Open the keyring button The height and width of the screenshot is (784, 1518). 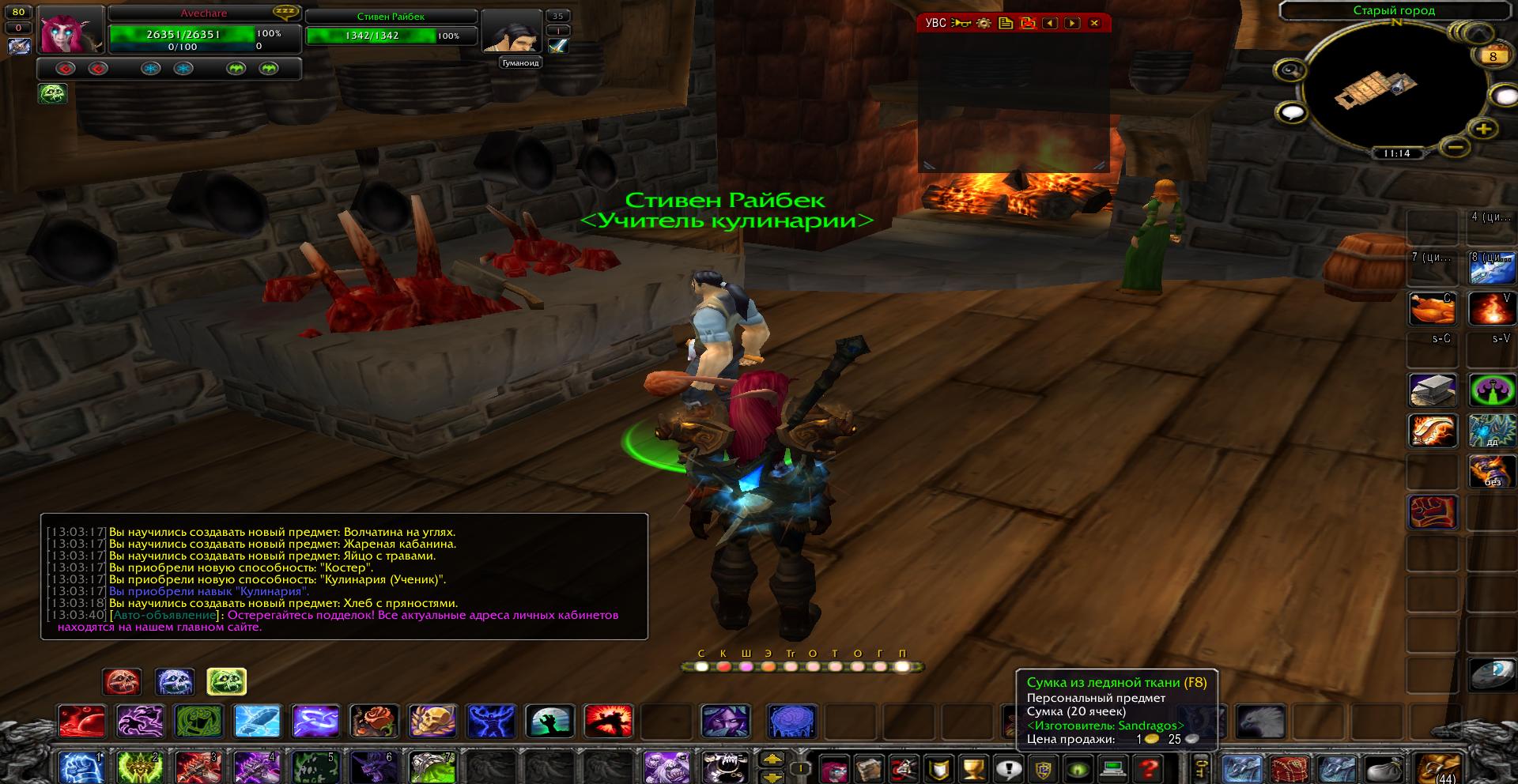click(x=1200, y=768)
